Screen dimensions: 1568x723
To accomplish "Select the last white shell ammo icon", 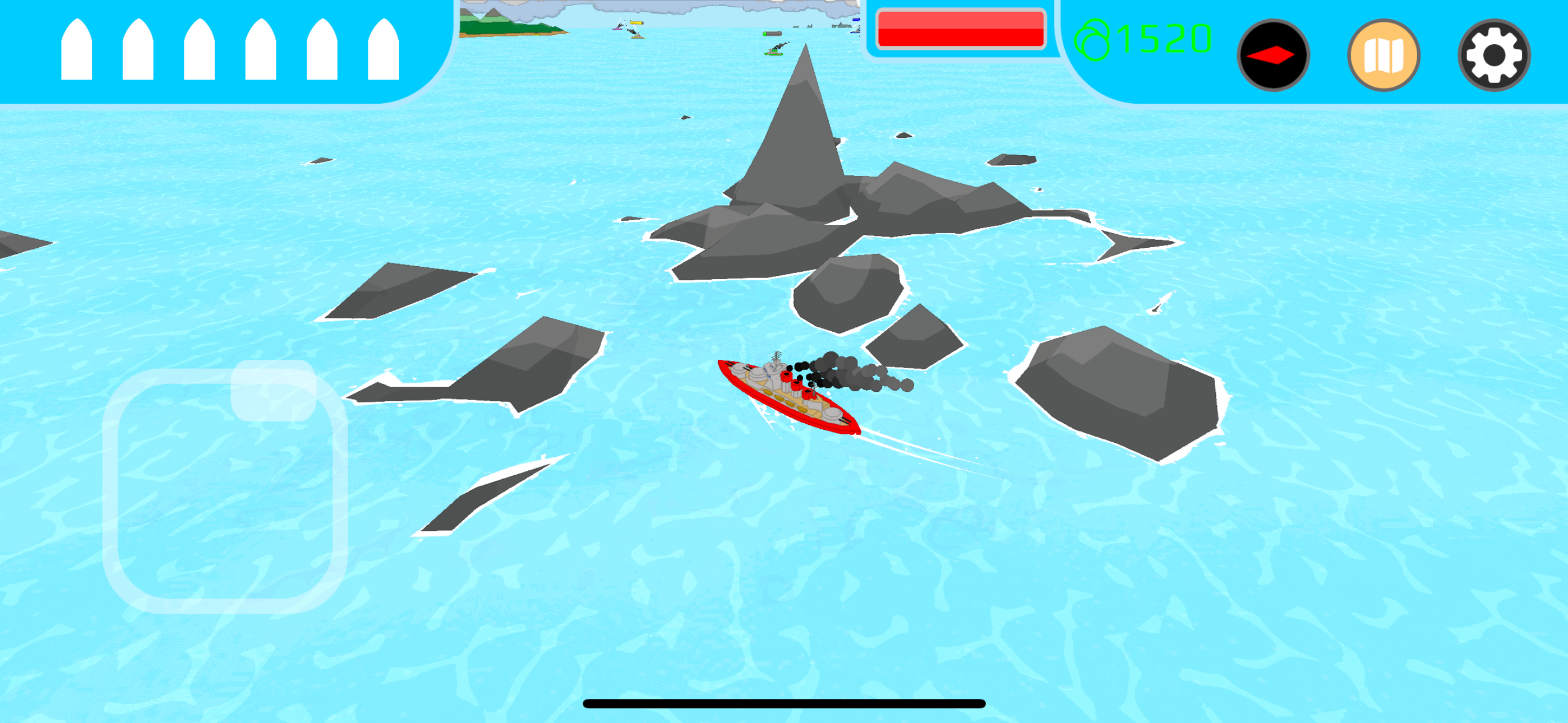I will [384, 52].
